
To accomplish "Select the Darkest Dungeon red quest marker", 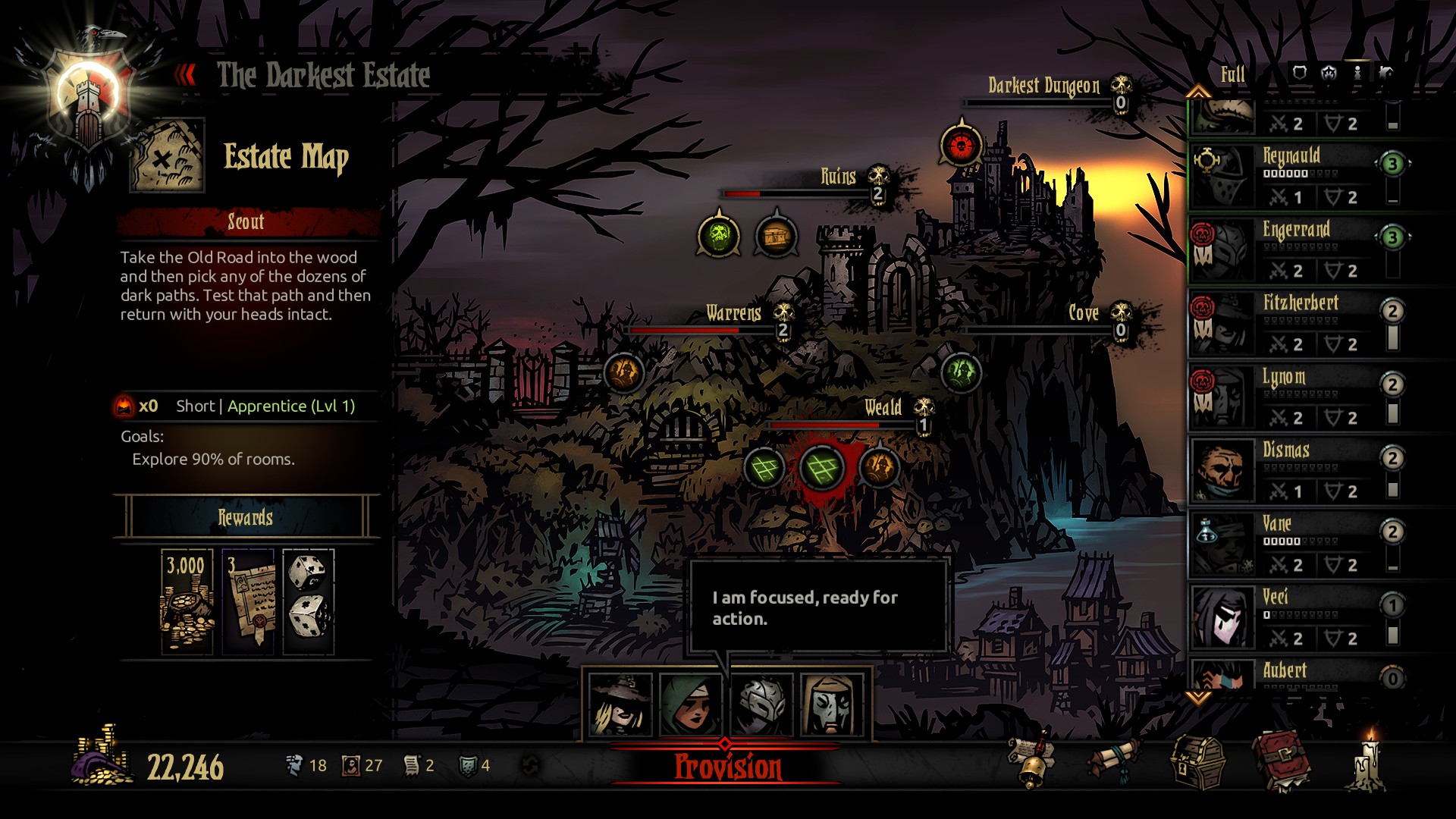I will 961,145.
